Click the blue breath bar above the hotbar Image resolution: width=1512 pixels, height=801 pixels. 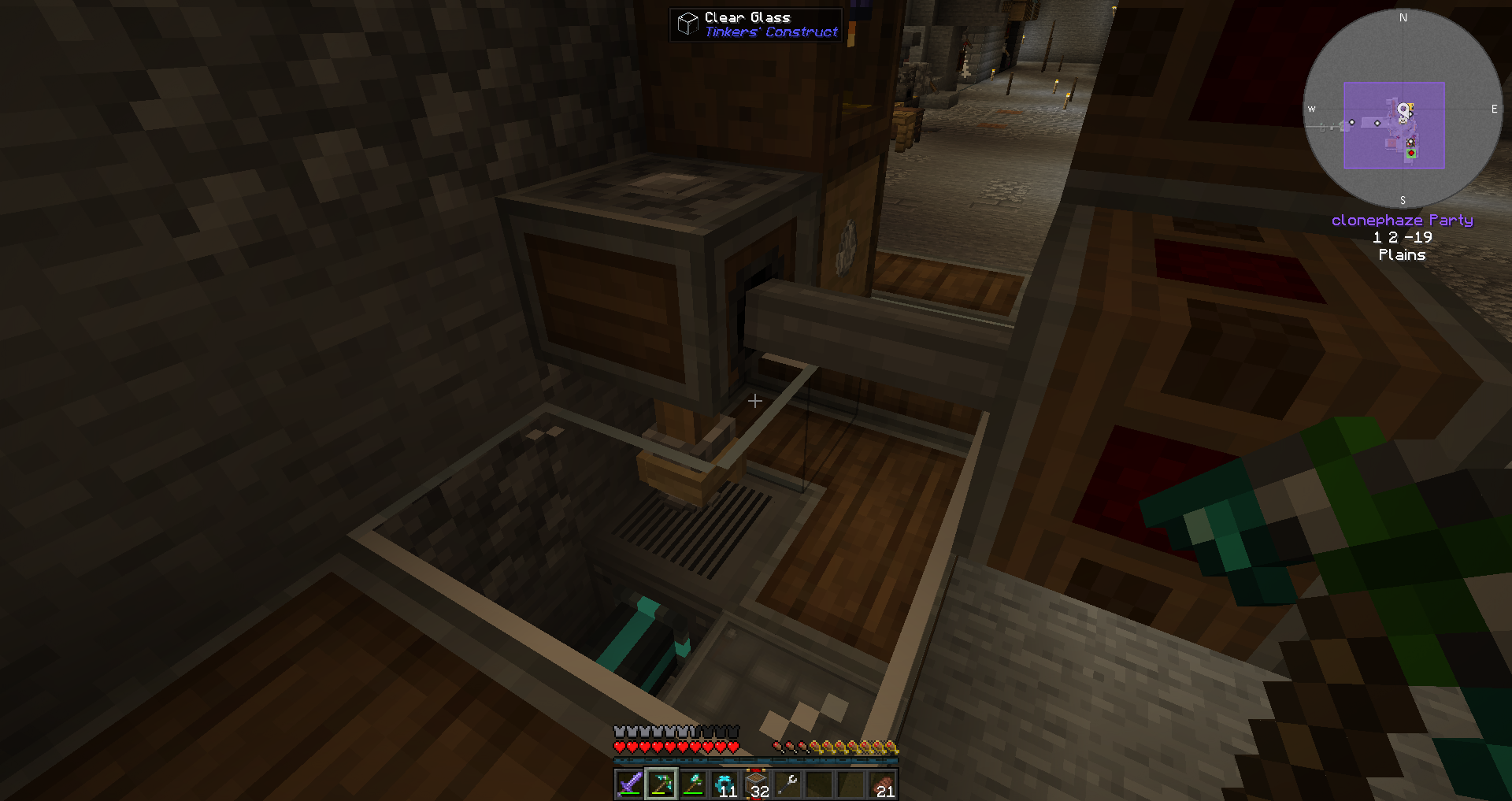coord(756,761)
